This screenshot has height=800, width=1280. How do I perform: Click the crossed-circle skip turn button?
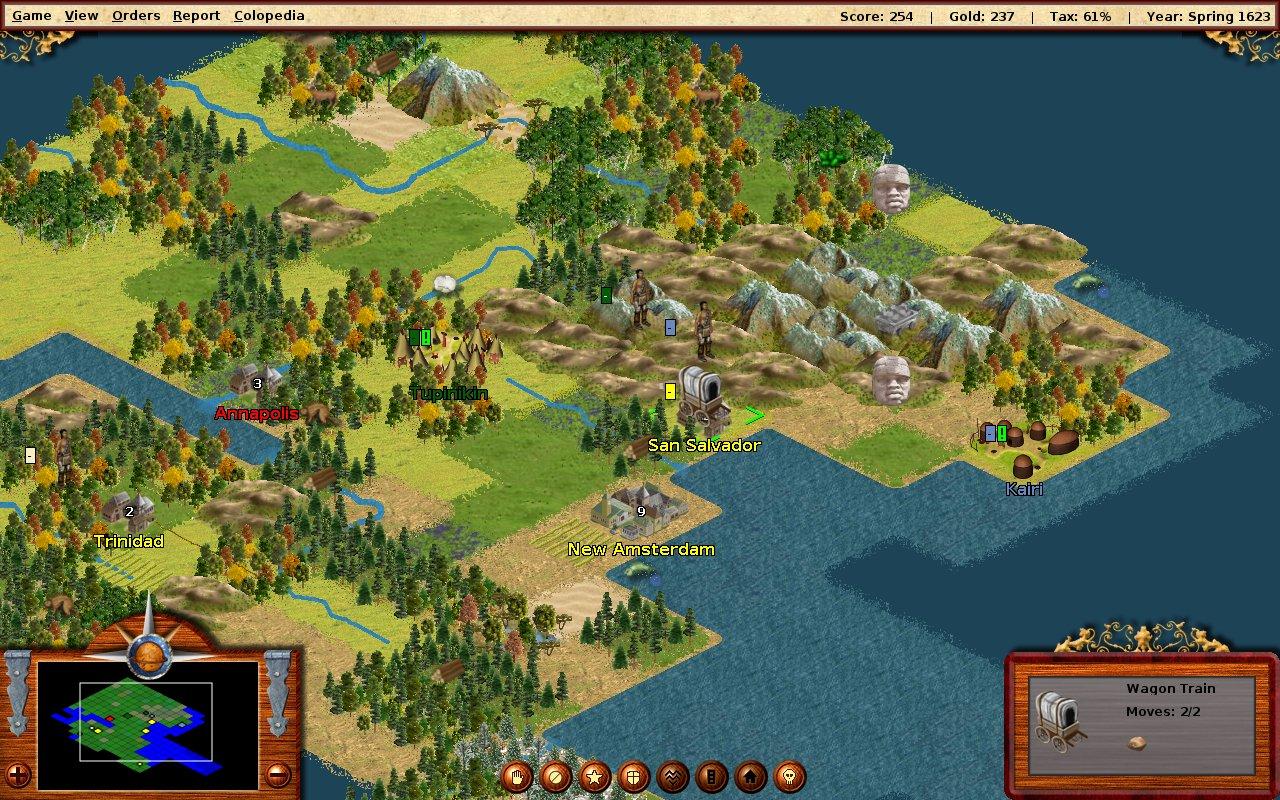tap(556, 776)
